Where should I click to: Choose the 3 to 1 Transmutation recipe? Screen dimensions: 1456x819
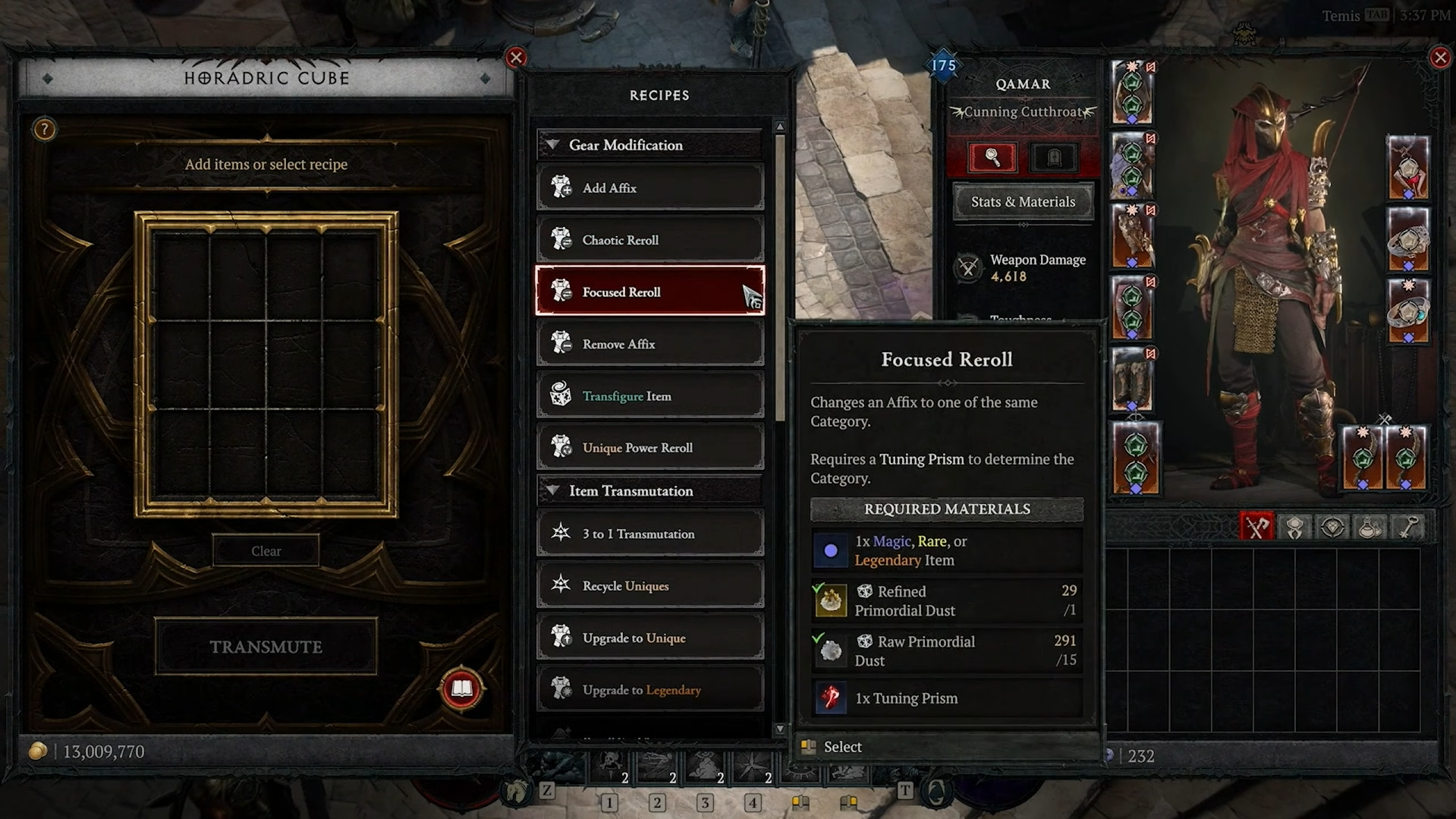point(649,534)
